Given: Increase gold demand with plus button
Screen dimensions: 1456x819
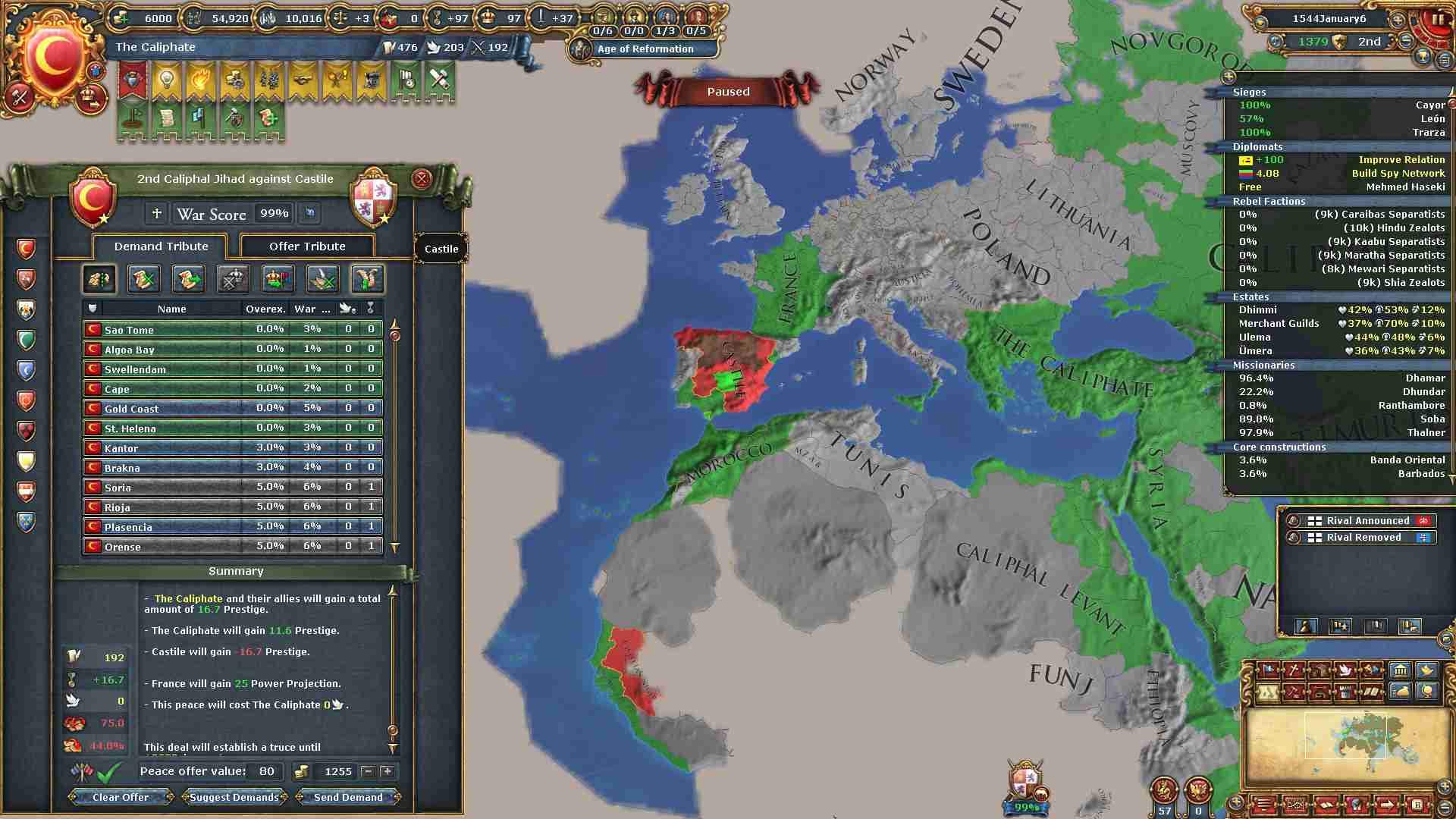Looking at the screenshot, I should pyautogui.click(x=388, y=771).
